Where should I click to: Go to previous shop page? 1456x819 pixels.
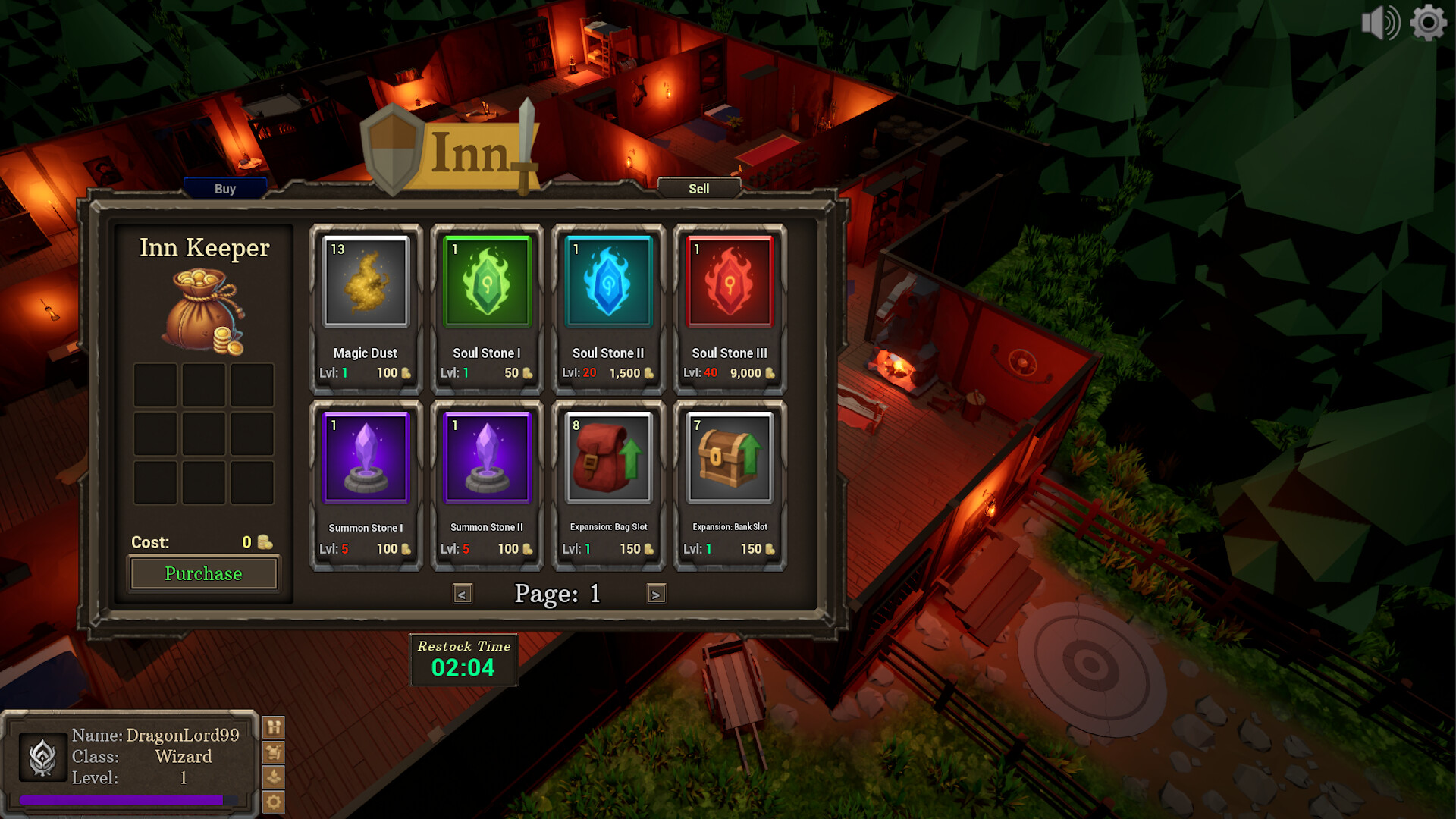(463, 595)
